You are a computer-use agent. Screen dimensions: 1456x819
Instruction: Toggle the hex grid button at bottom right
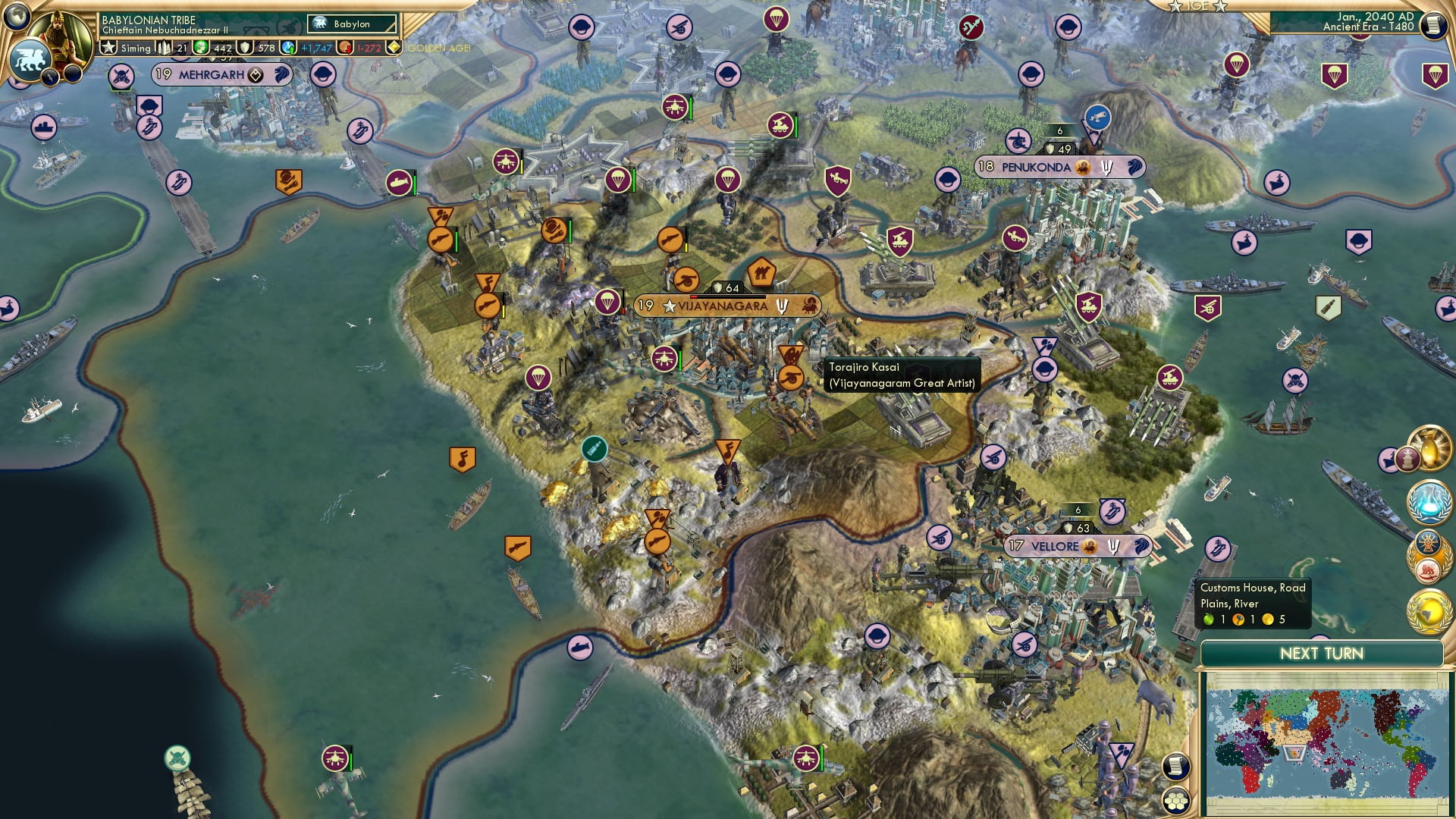pyautogui.click(x=1176, y=800)
